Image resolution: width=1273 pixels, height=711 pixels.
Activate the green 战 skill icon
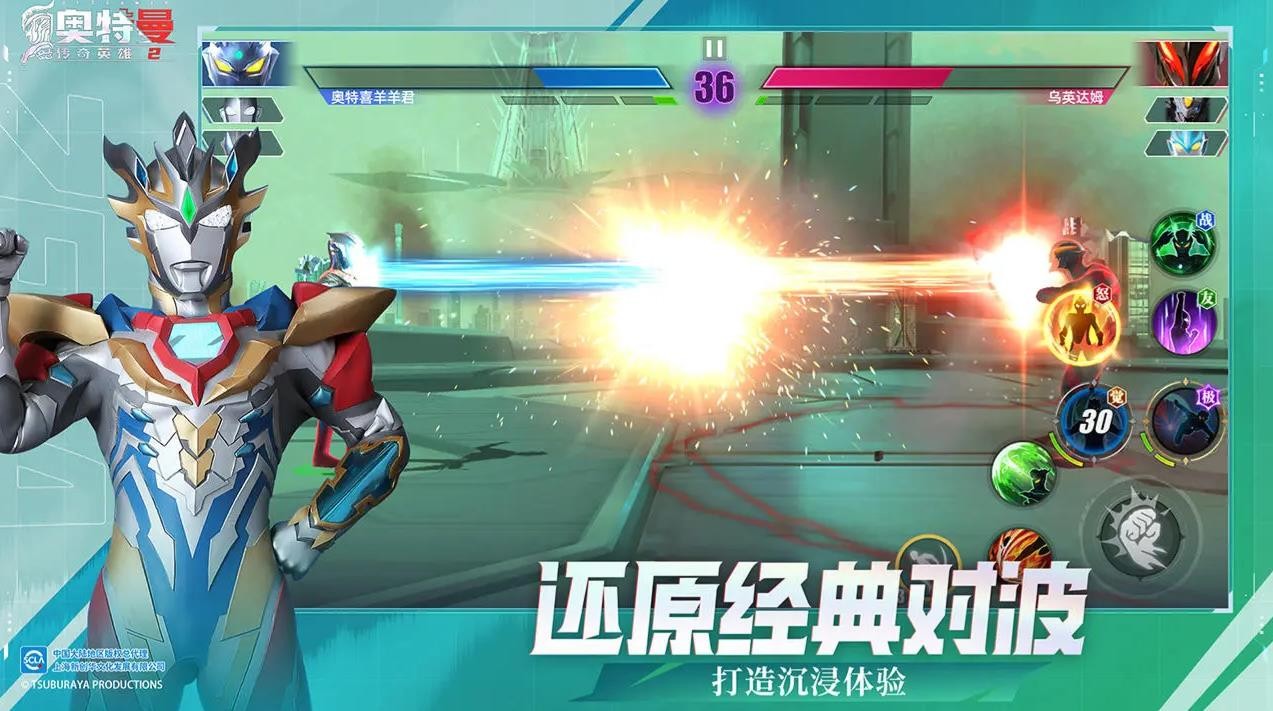(x=1181, y=240)
